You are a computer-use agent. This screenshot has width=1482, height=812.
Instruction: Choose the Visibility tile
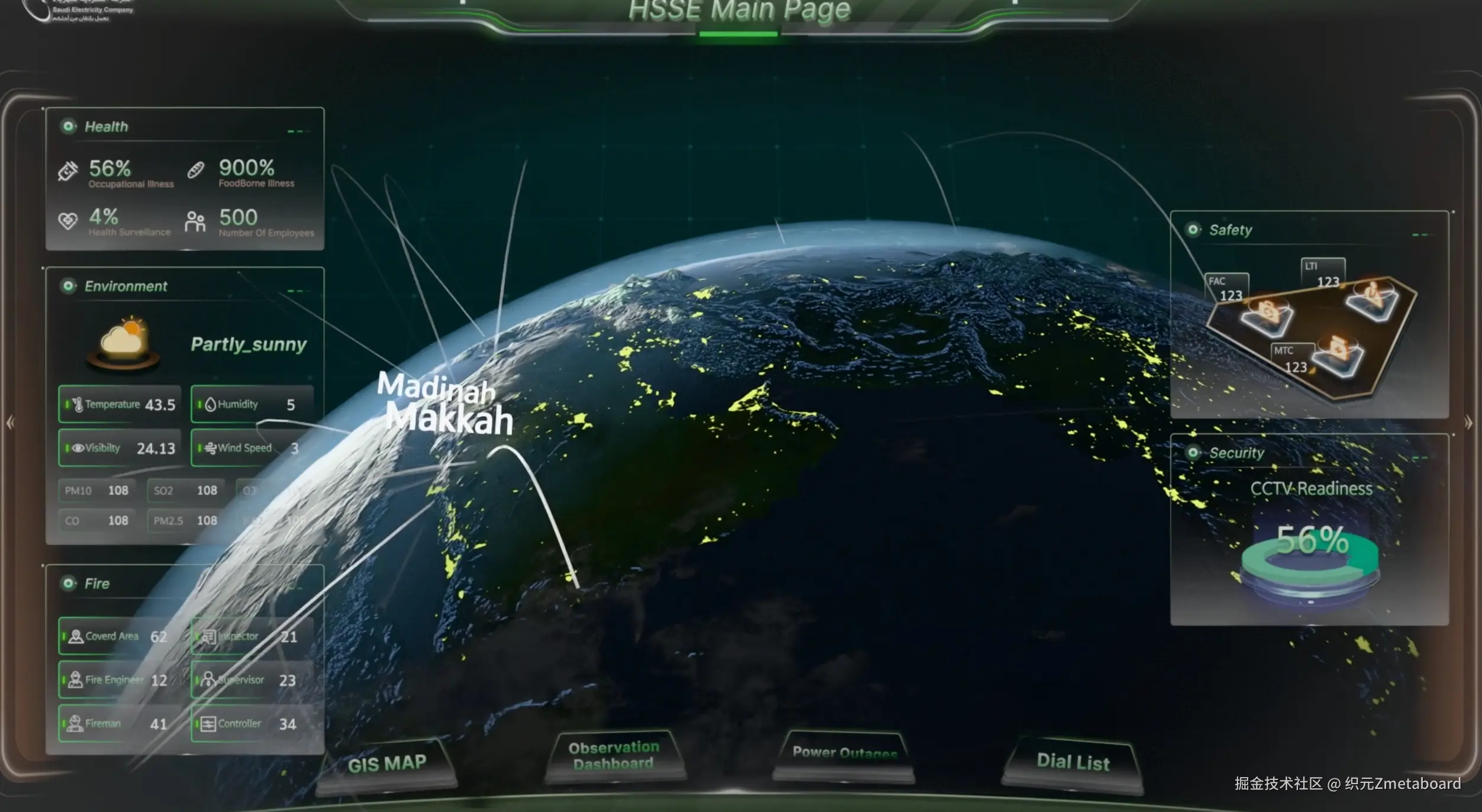point(120,448)
